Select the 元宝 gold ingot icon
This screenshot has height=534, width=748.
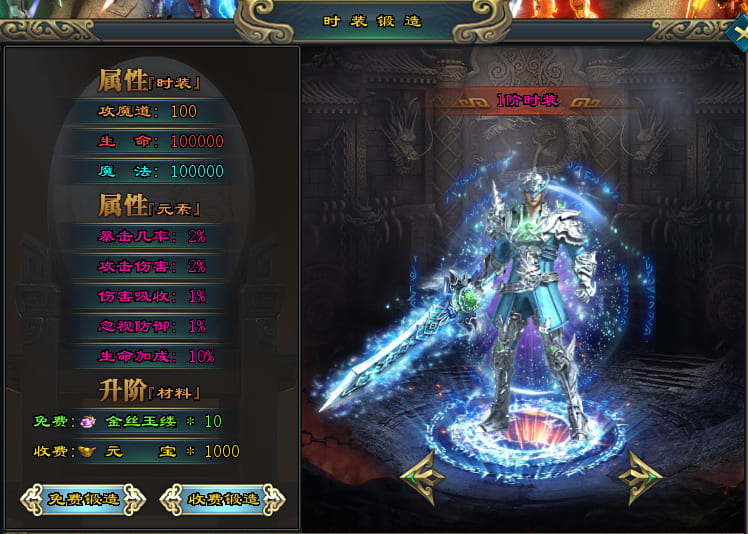pyautogui.click(x=87, y=451)
